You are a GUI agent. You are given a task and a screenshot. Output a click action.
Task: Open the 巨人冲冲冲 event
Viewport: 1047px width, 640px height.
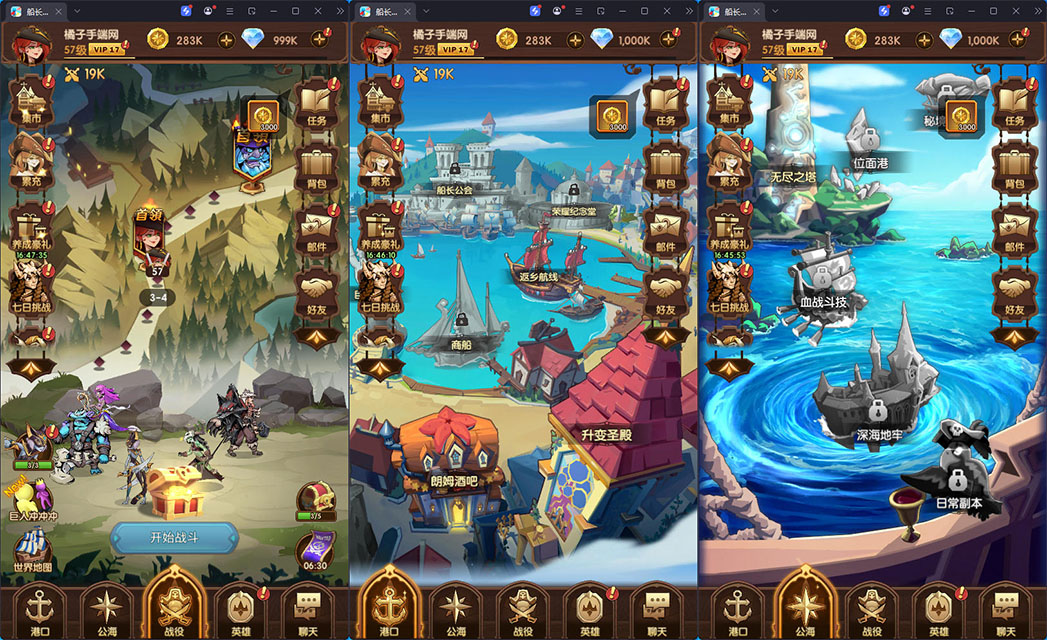[35, 498]
